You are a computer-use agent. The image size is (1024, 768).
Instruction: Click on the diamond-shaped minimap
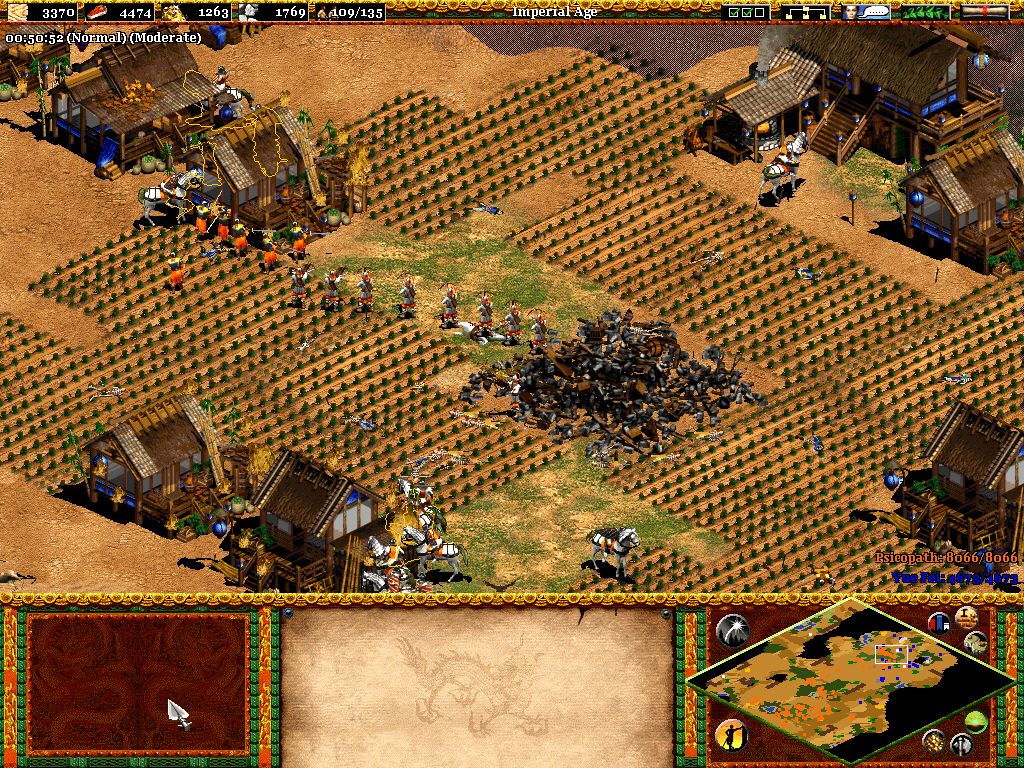840,678
